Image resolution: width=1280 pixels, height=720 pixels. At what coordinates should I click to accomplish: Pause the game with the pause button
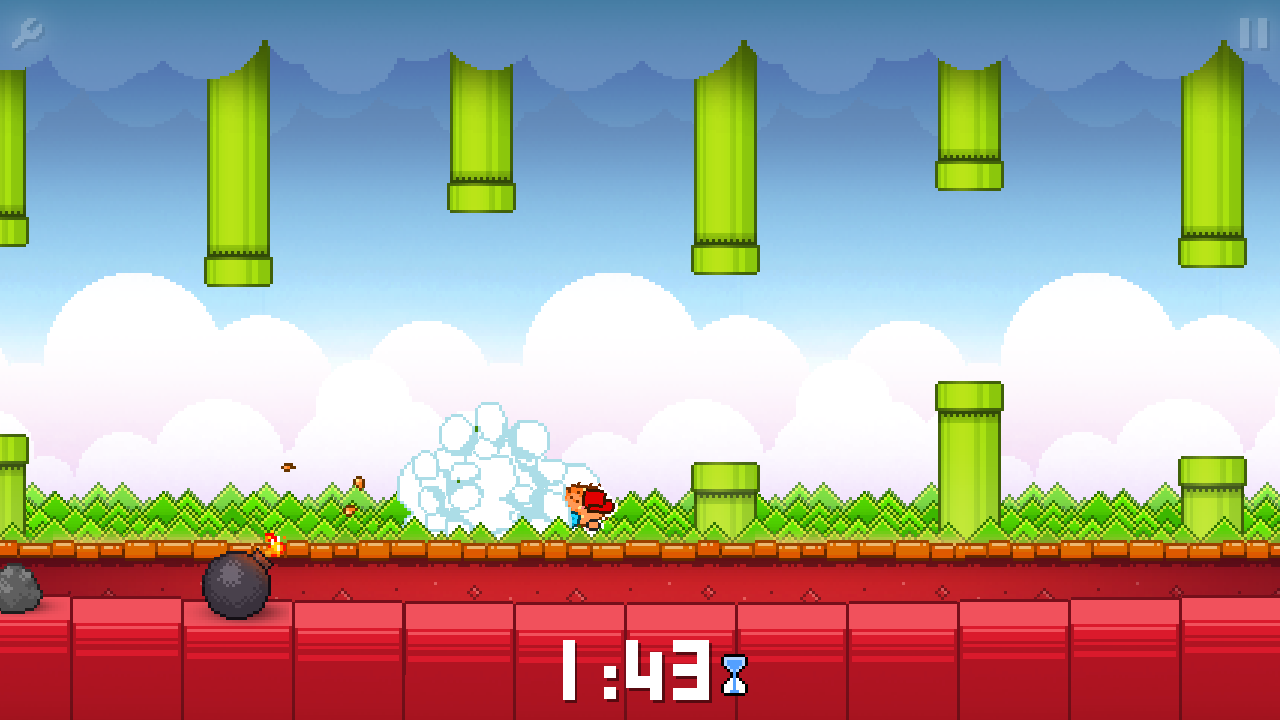point(1253,33)
